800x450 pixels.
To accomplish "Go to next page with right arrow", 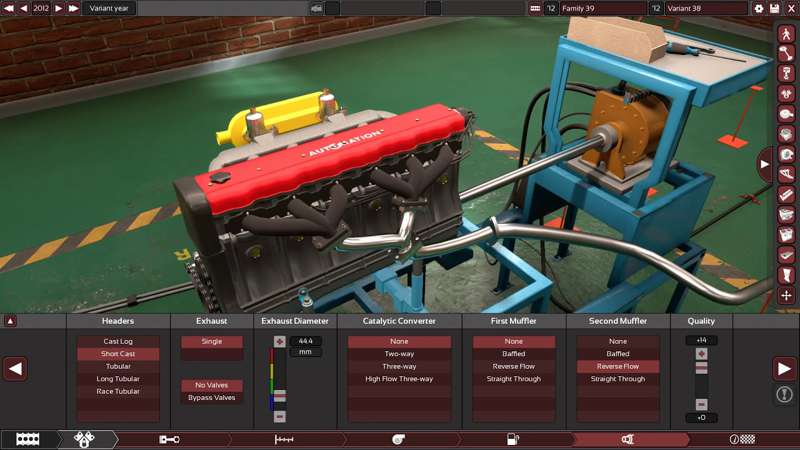I will [x=785, y=369].
